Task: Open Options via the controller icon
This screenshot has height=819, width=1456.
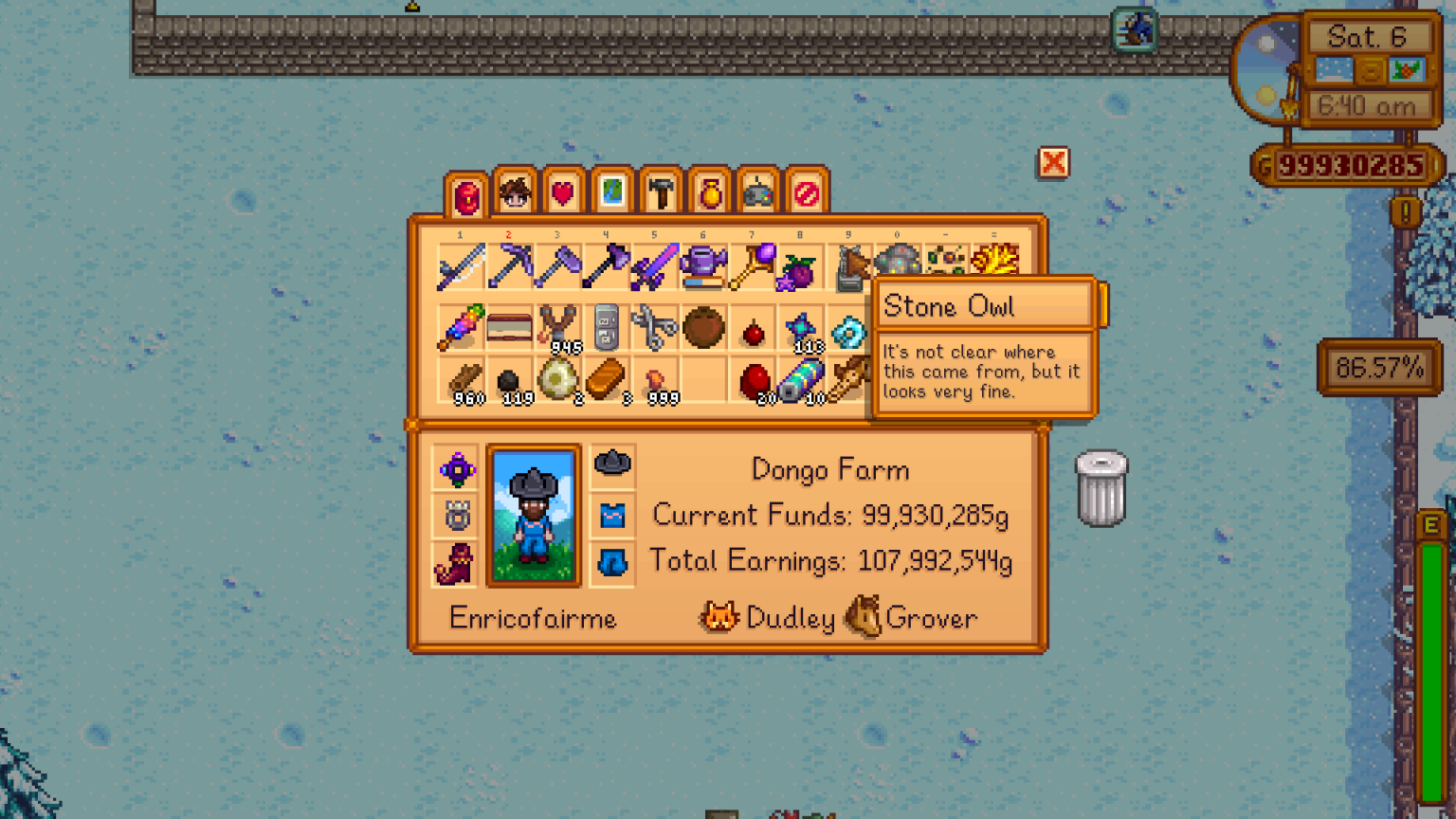Action: pos(757,192)
